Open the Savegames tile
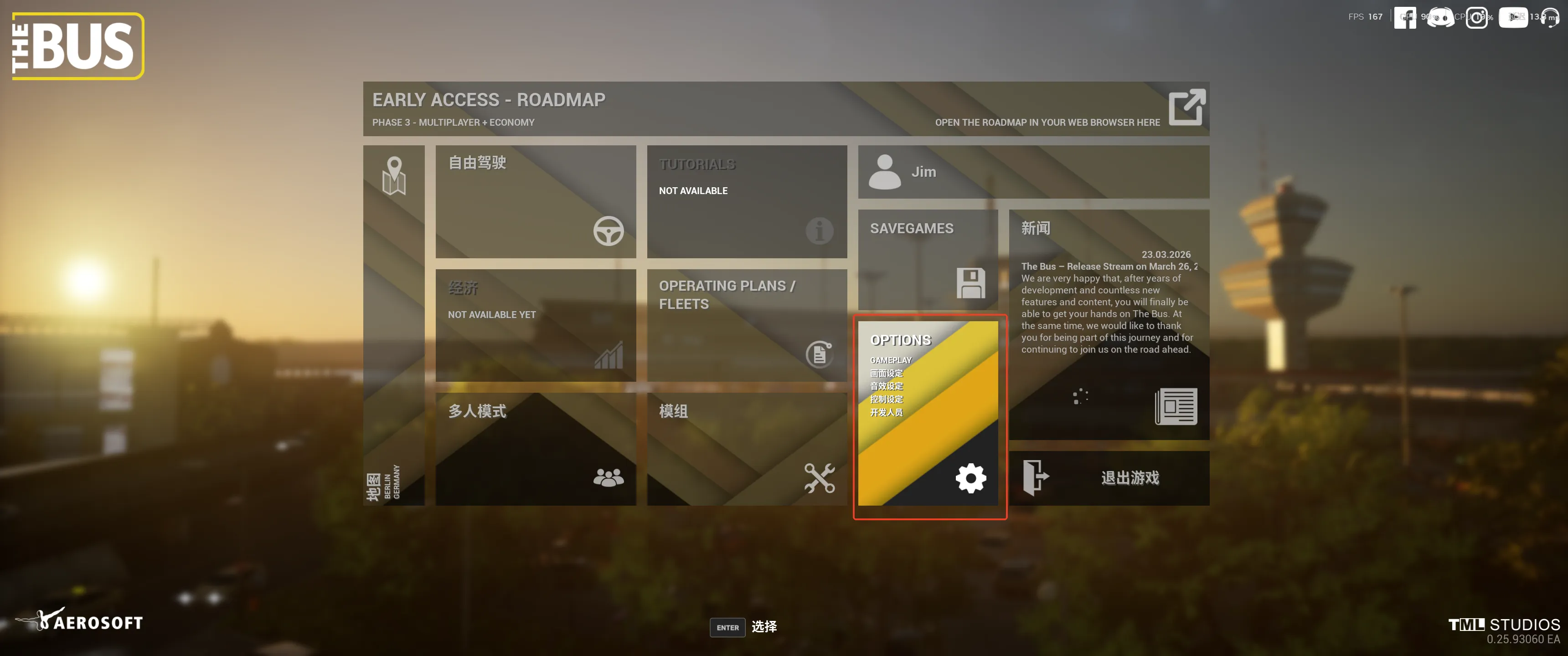This screenshot has width=1568, height=656. 927,259
